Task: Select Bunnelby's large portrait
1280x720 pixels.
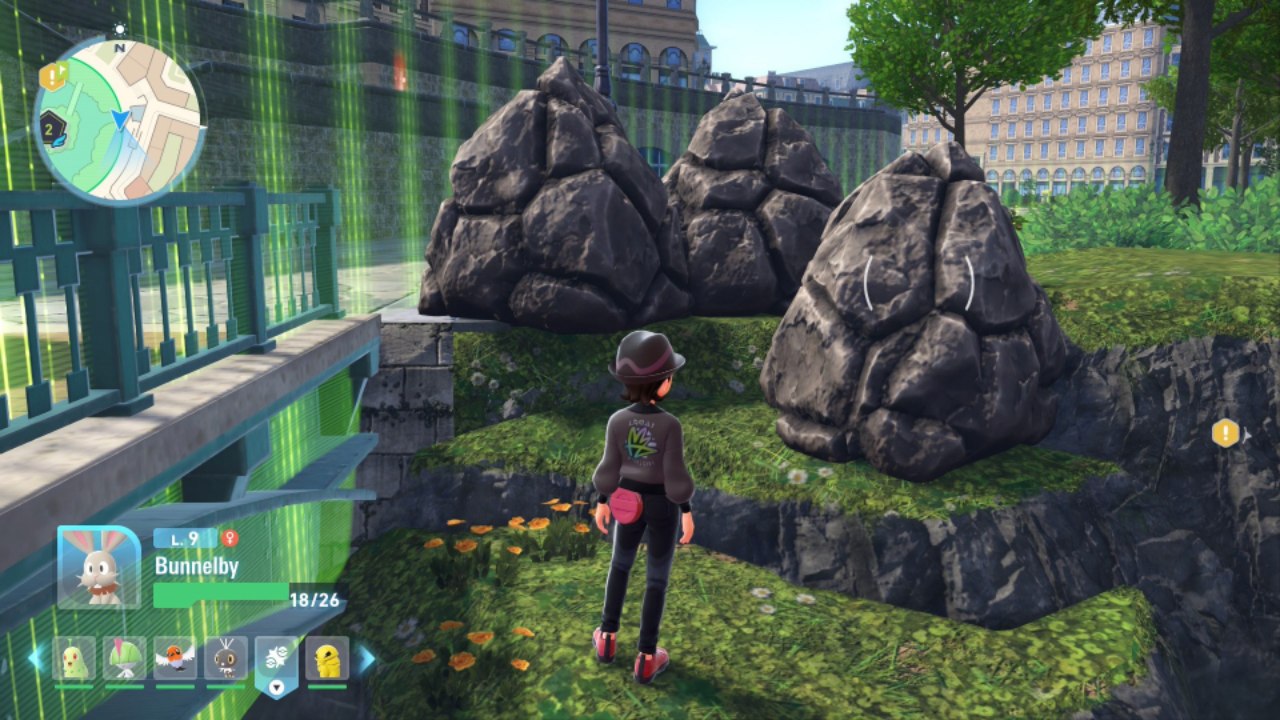Action: click(x=99, y=567)
